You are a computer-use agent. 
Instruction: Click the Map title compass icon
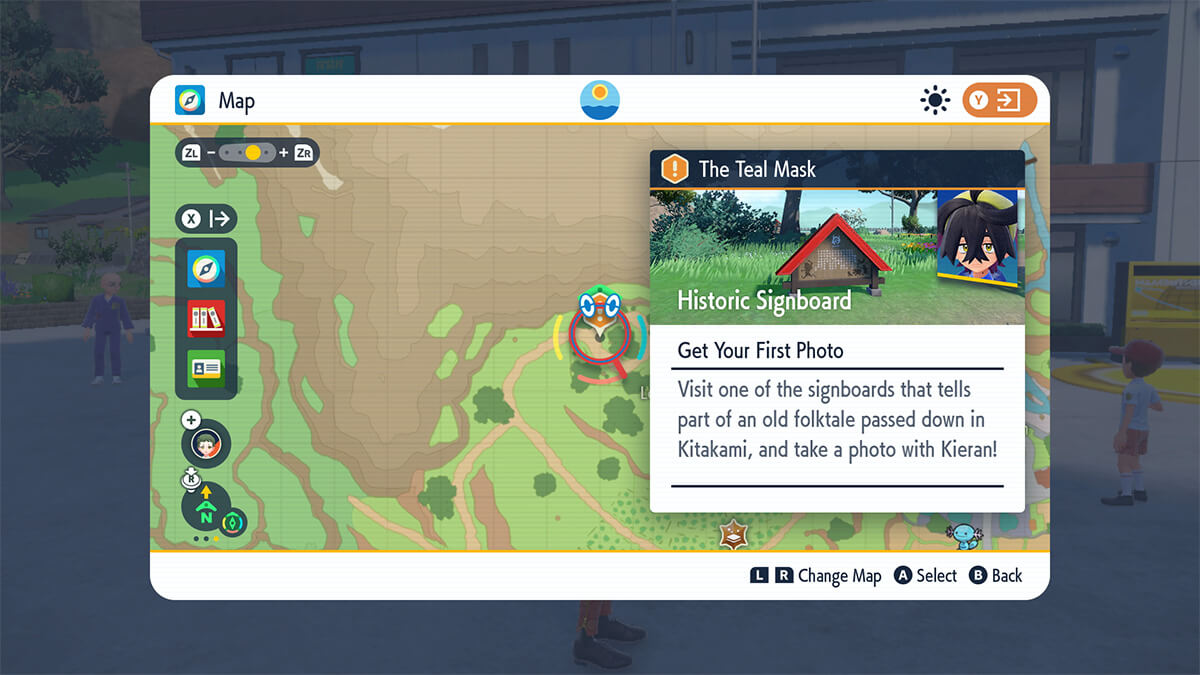click(190, 100)
